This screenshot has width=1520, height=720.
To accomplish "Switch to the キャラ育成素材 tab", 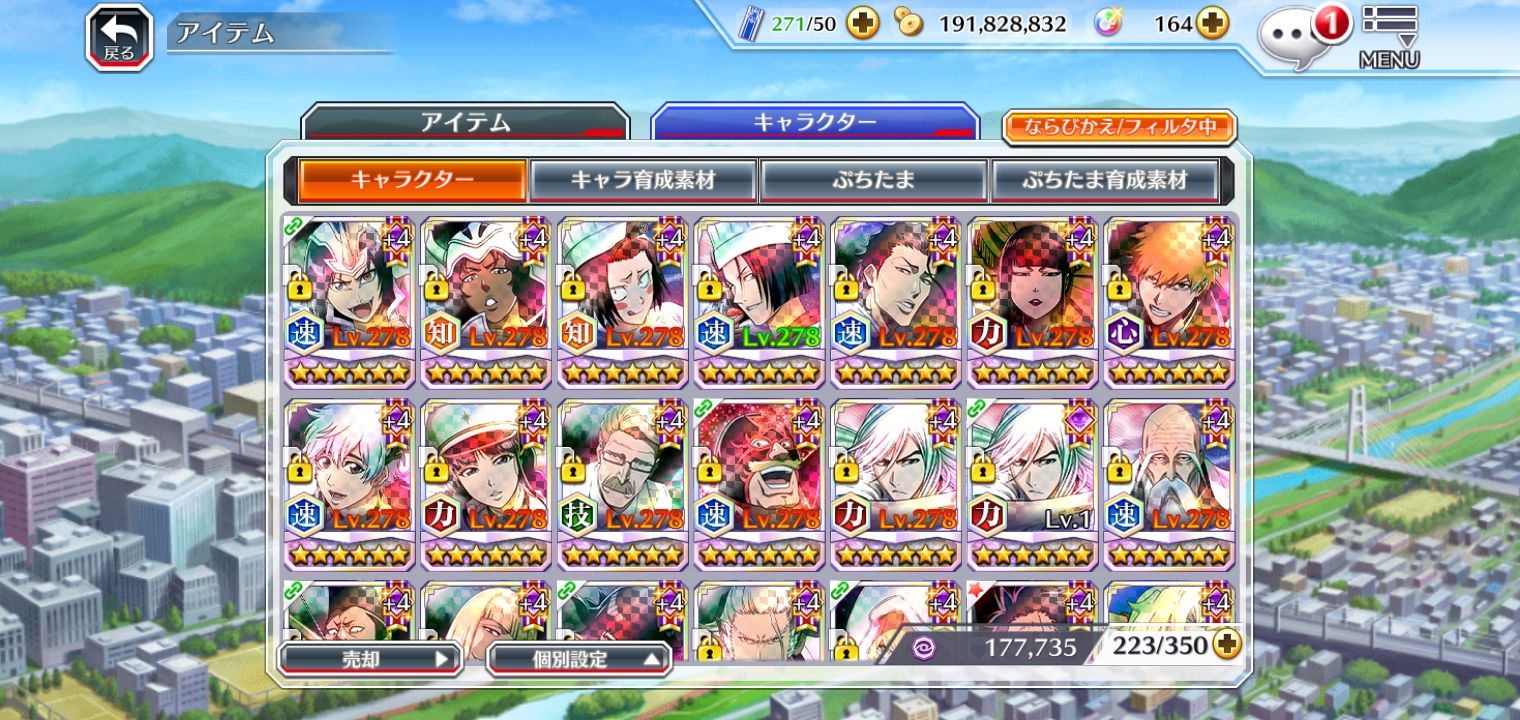I will click(642, 181).
